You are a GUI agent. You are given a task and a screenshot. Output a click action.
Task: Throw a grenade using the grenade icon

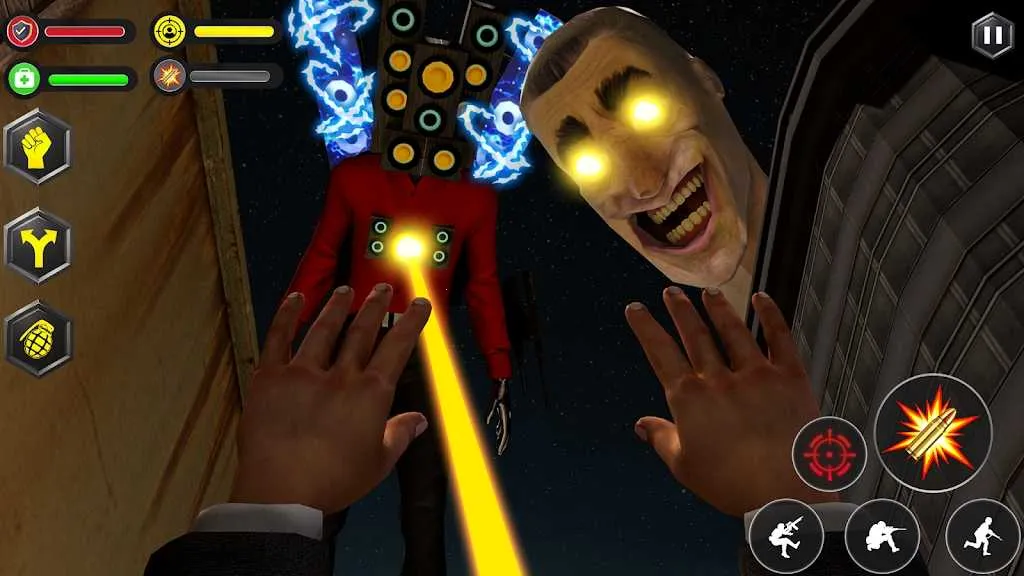[x=38, y=339]
